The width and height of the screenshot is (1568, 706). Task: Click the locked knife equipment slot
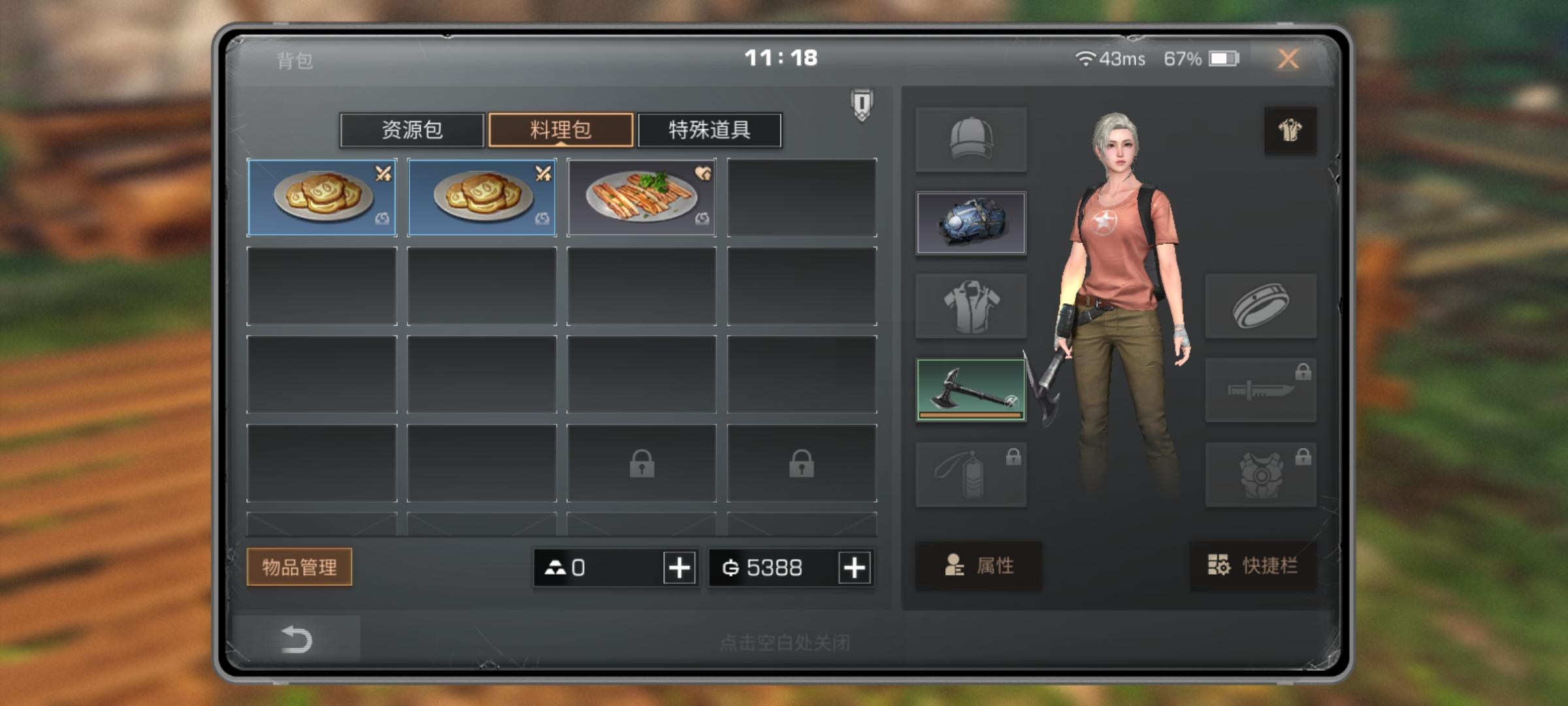click(1261, 390)
